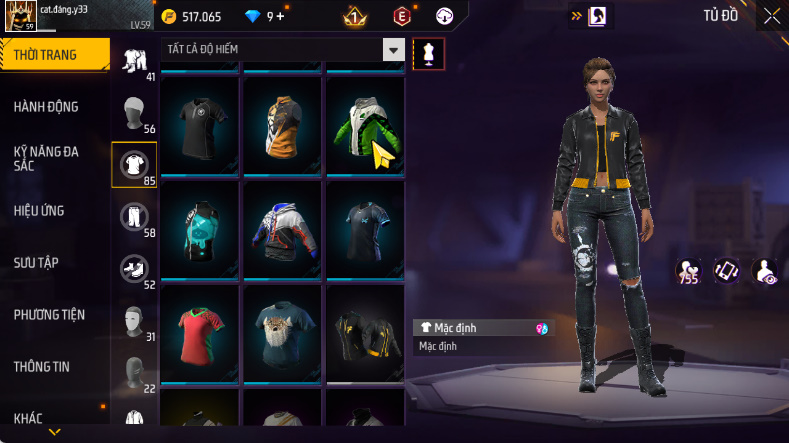Select the Kỹ Năng Đa Sắc tab
789x443 pixels.
(x=46, y=158)
